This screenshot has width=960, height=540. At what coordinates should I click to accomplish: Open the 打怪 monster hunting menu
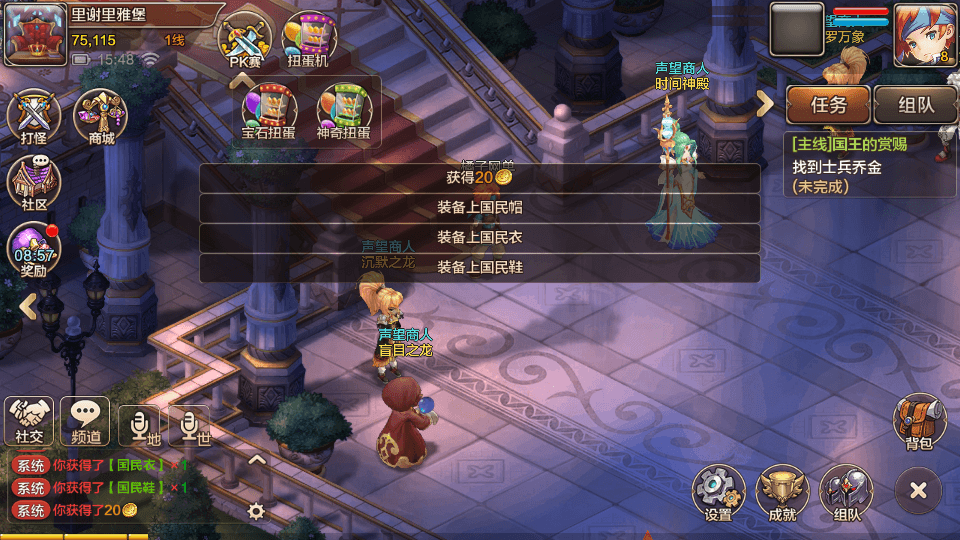(34, 116)
